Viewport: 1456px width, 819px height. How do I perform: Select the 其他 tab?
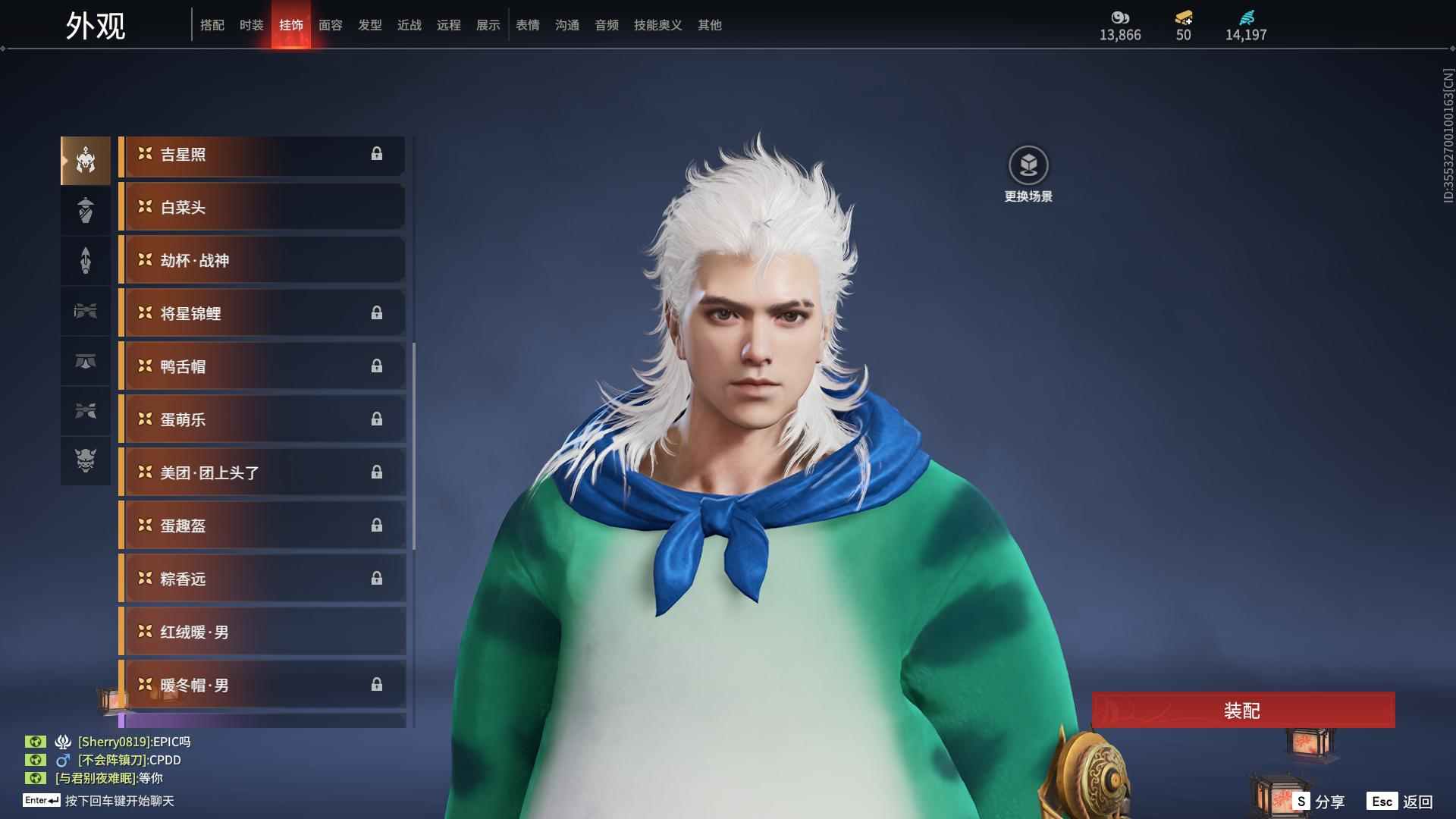[710, 25]
